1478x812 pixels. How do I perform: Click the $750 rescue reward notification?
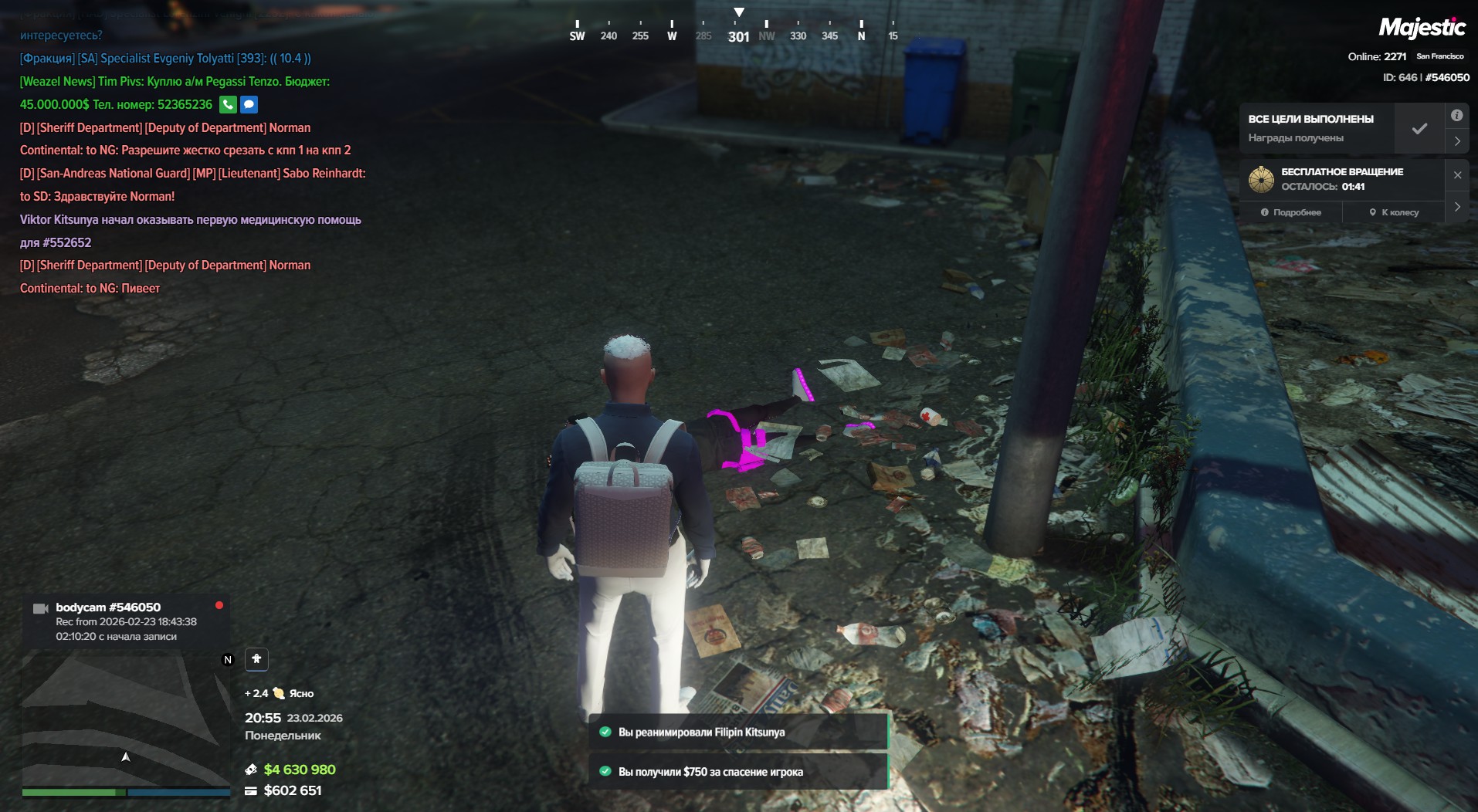pos(738,771)
